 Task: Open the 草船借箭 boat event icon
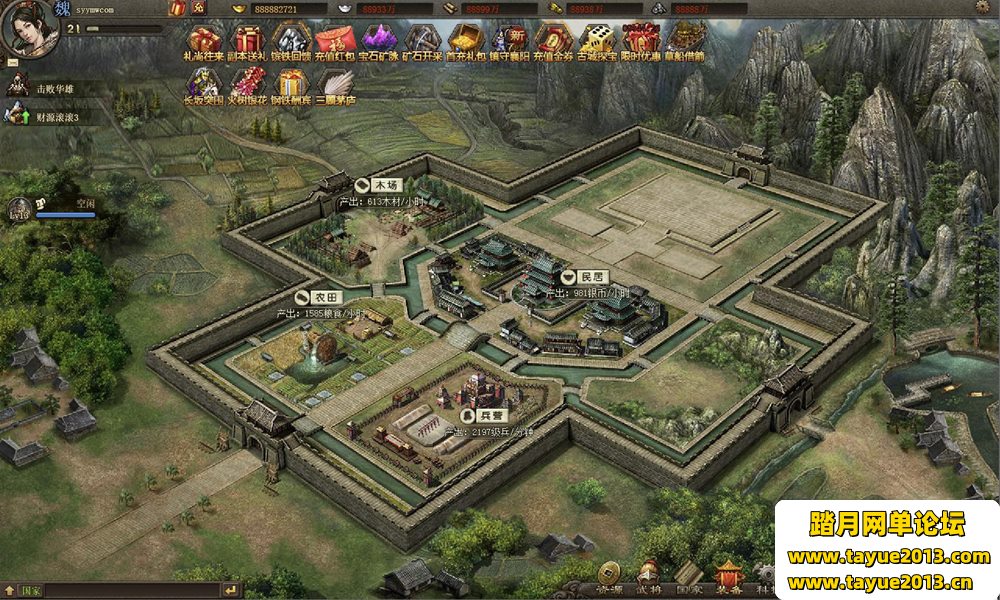(x=685, y=40)
